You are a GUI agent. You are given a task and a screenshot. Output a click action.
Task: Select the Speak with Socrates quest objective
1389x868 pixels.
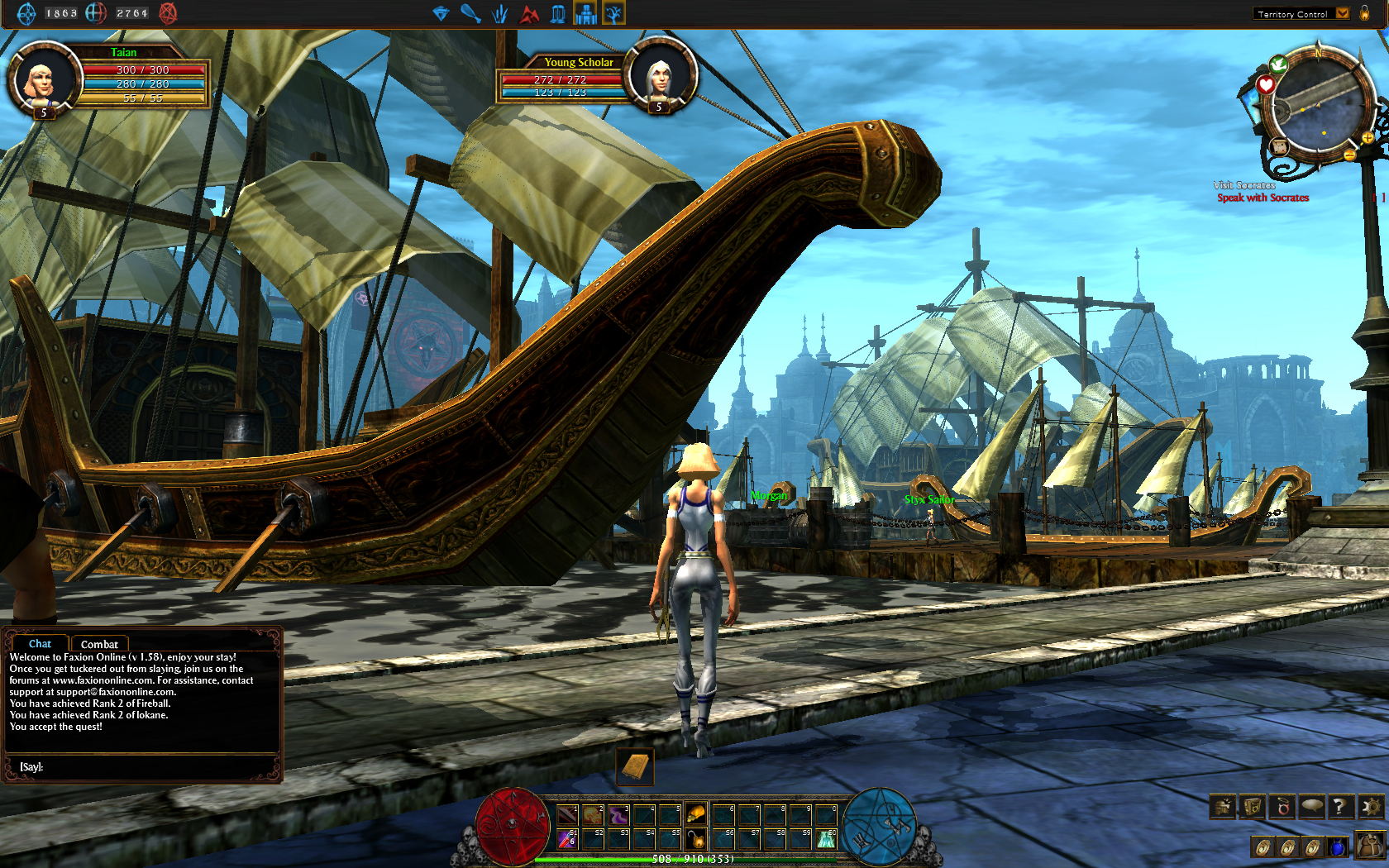coord(1263,198)
